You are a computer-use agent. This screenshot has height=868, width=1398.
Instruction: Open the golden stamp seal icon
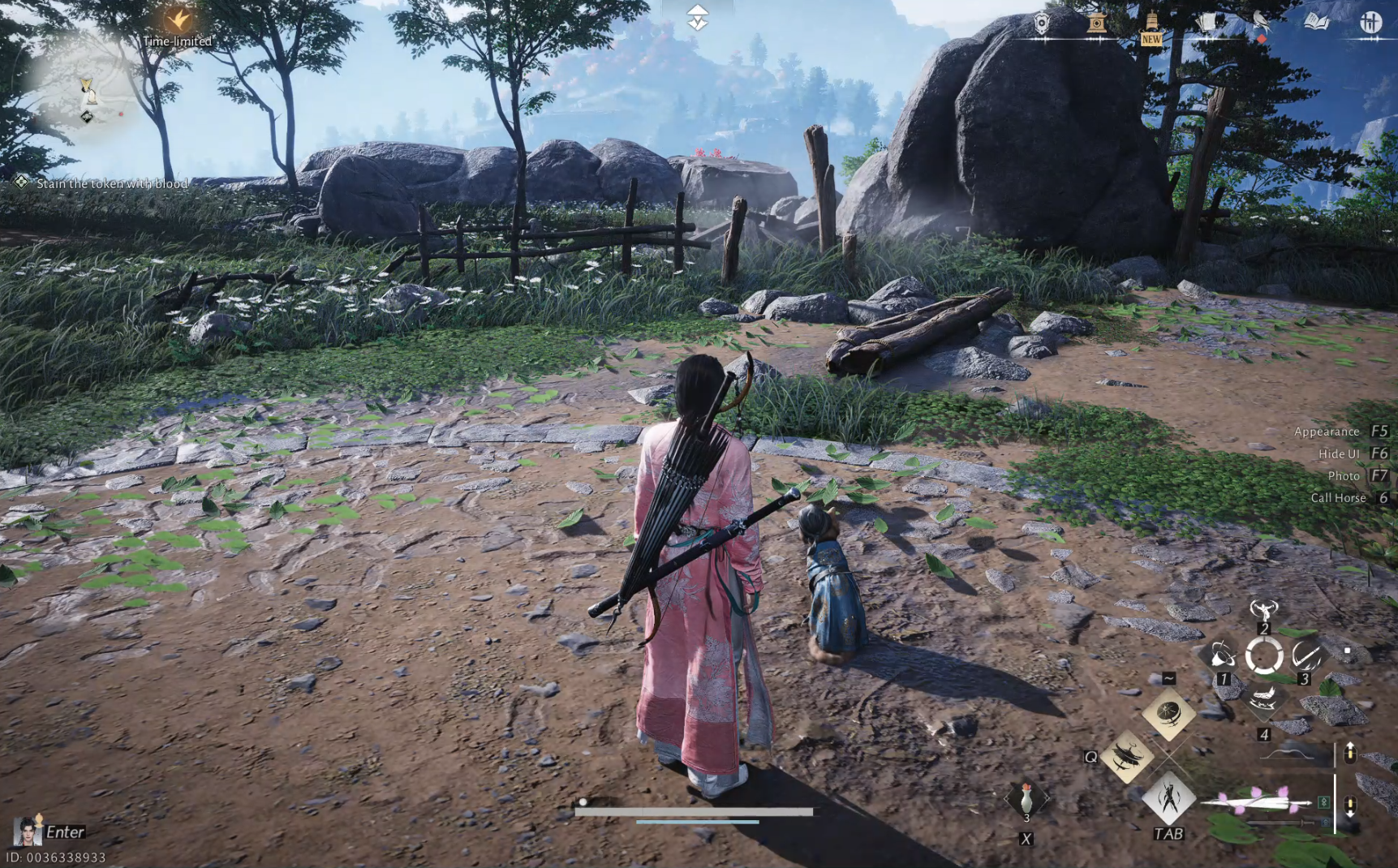coord(1096,23)
